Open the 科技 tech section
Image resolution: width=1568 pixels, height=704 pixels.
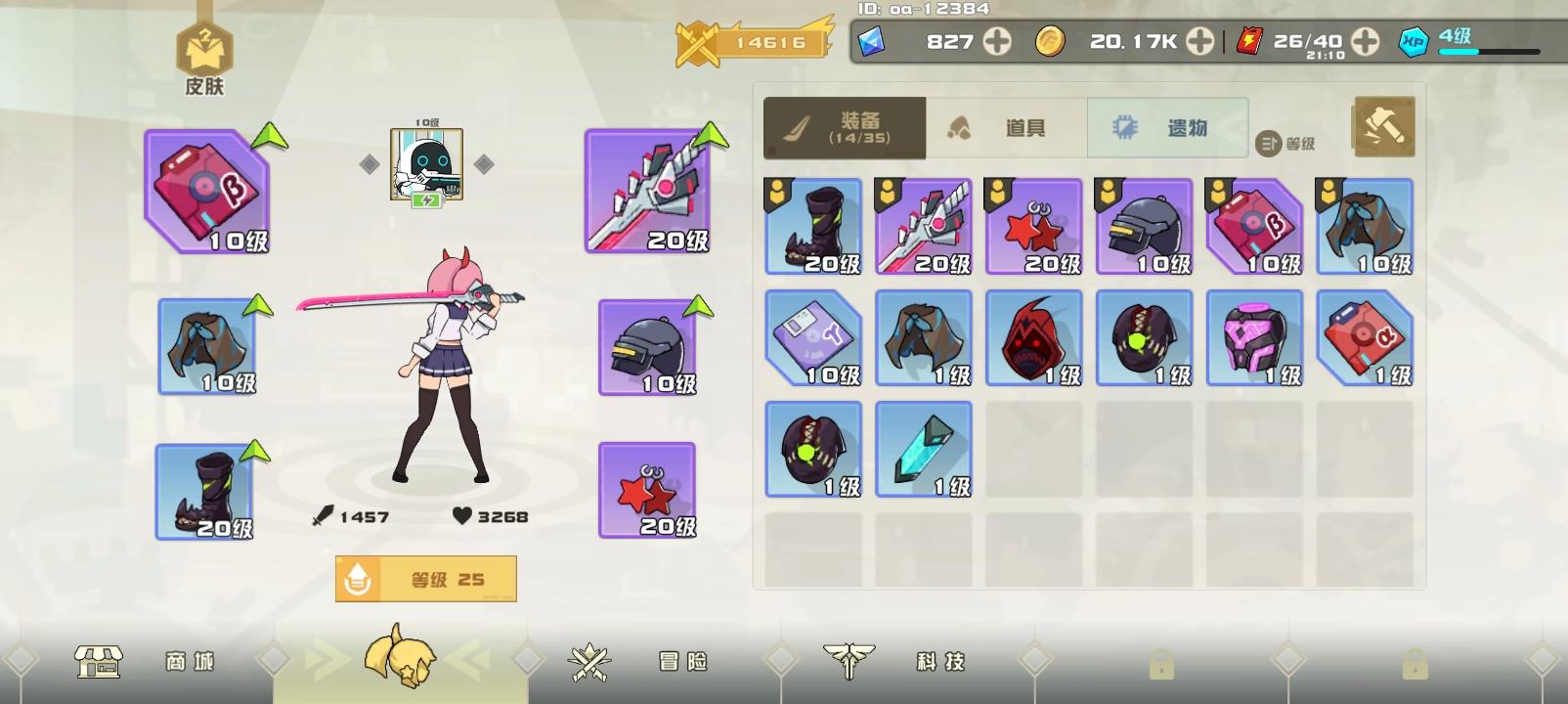click(x=895, y=662)
